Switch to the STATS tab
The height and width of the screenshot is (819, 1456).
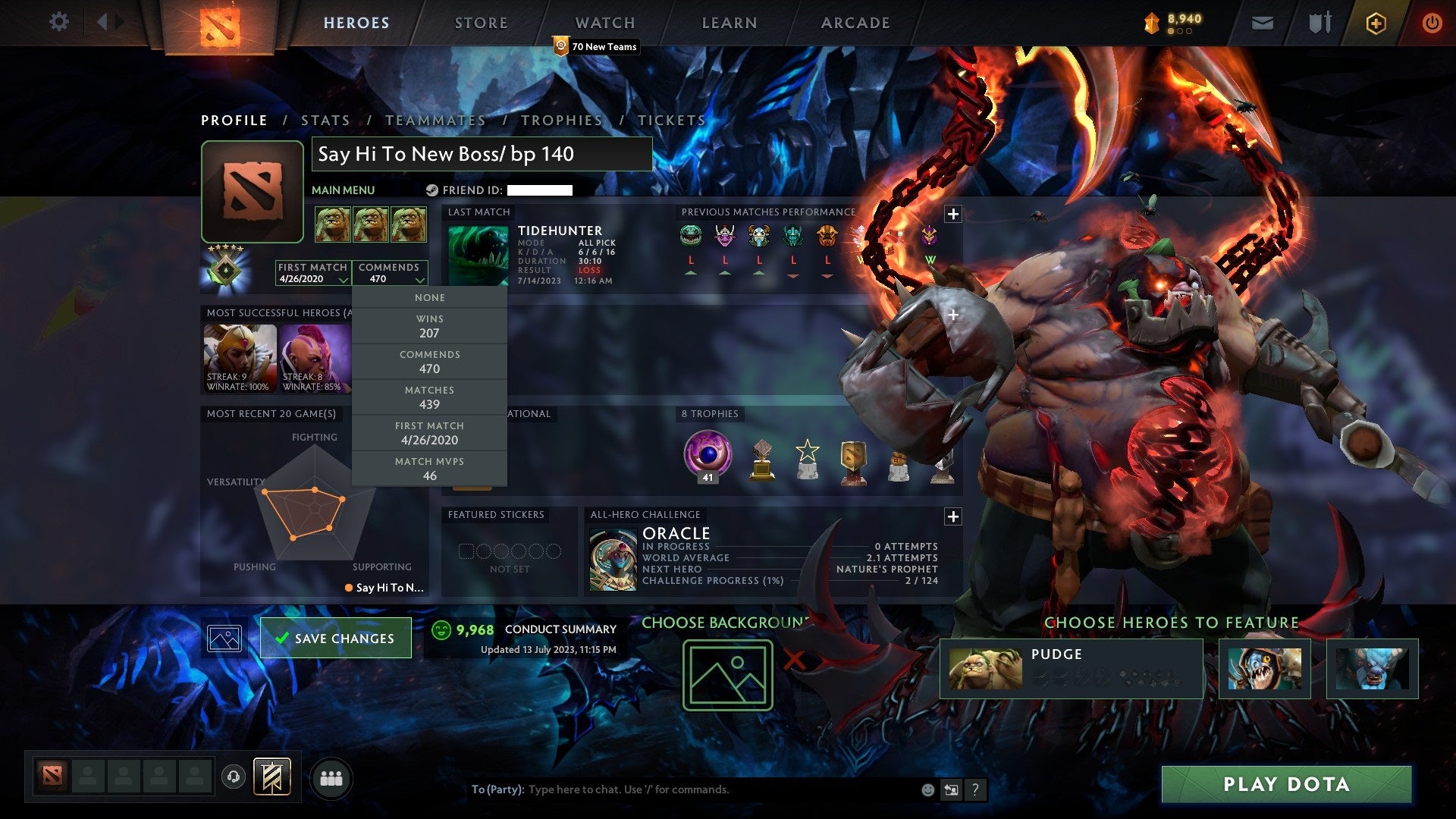(x=325, y=120)
